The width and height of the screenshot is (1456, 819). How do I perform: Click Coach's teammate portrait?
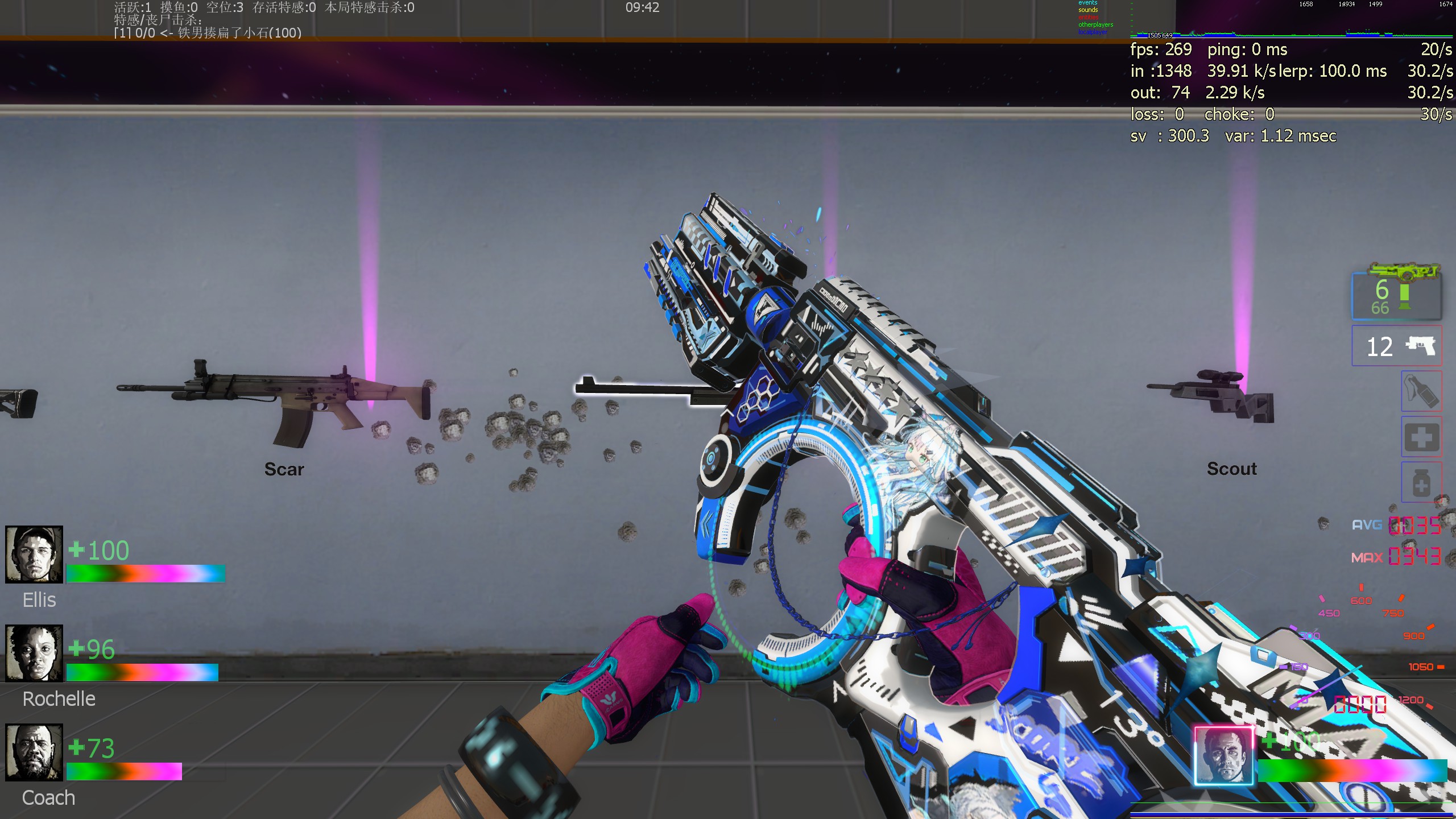(x=34, y=752)
